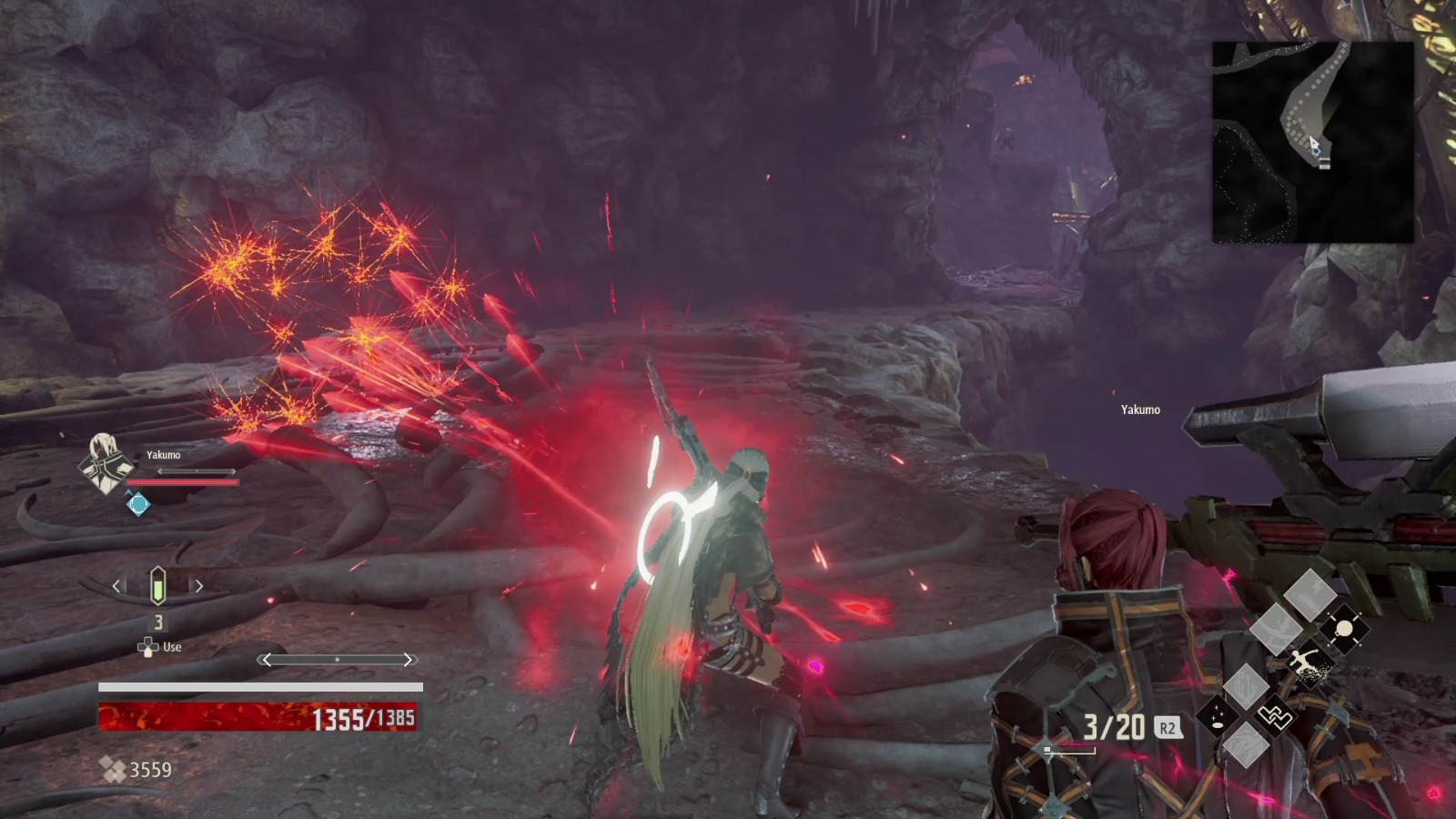The height and width of the screenshot is (819, 1456).
Task: Open the minimap in the top-right corner
Action: [1311, 141]
